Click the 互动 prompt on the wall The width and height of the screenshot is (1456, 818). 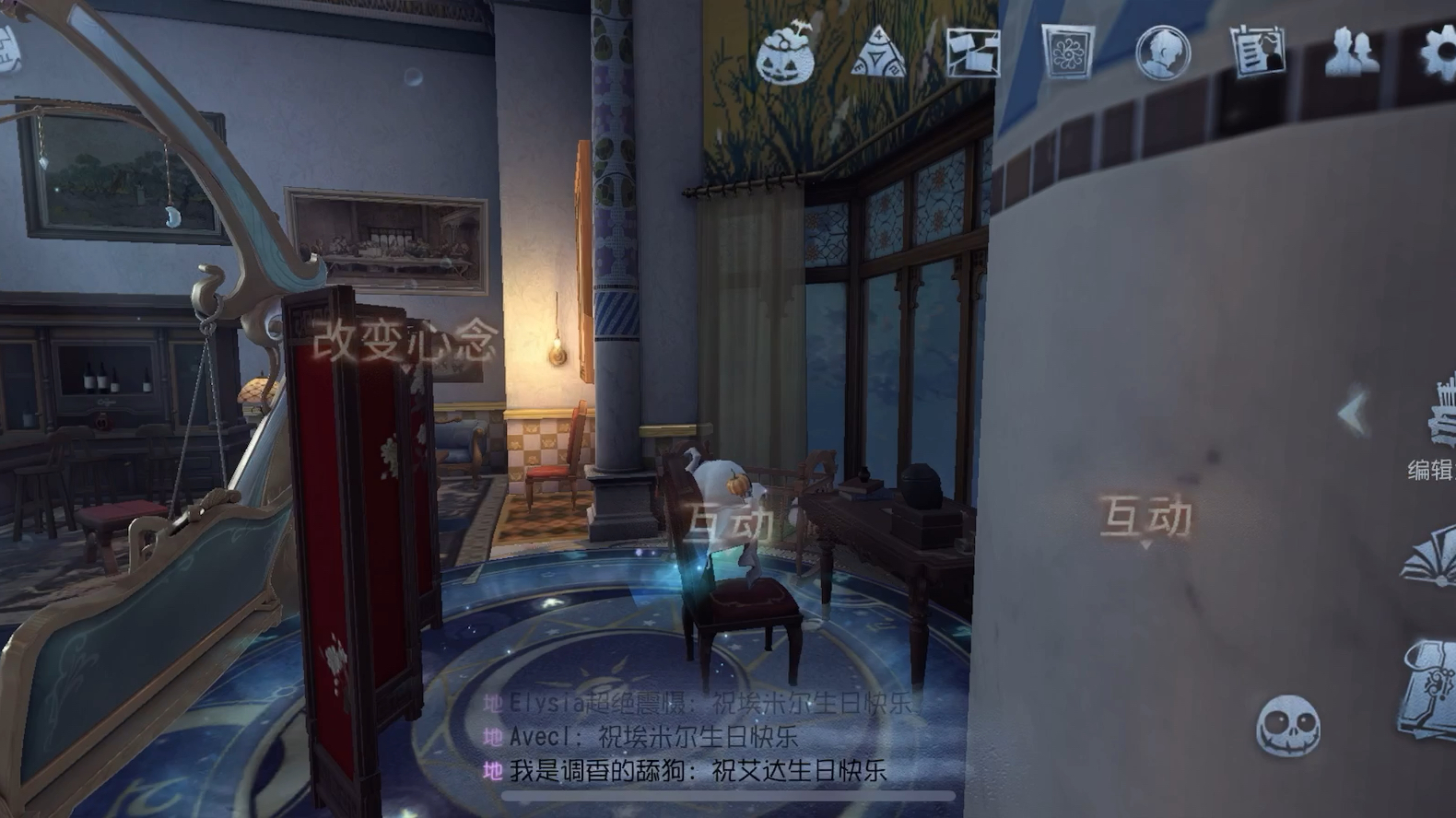1145,517
